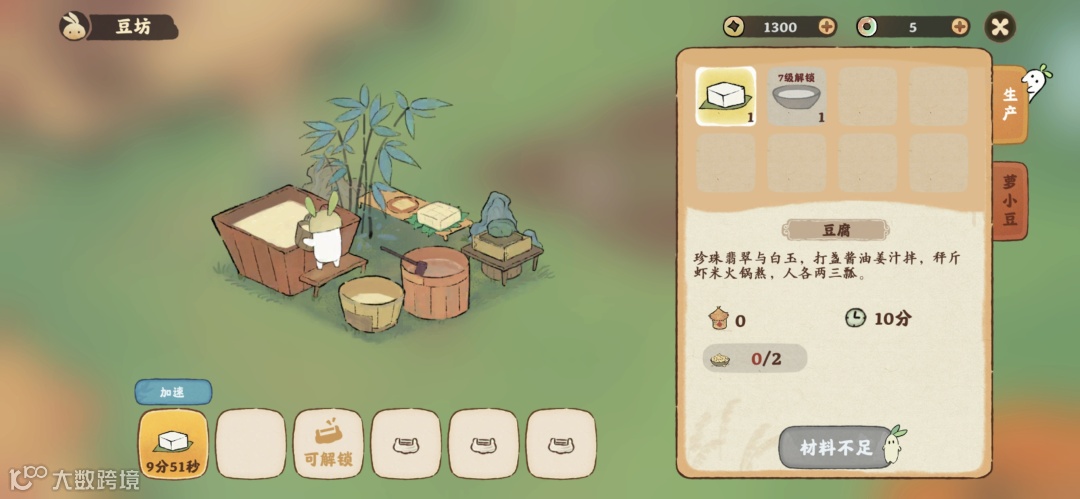The image size is (1080, 499).
Task: Select the tofu recipe slot
Action: coord(725,96)
